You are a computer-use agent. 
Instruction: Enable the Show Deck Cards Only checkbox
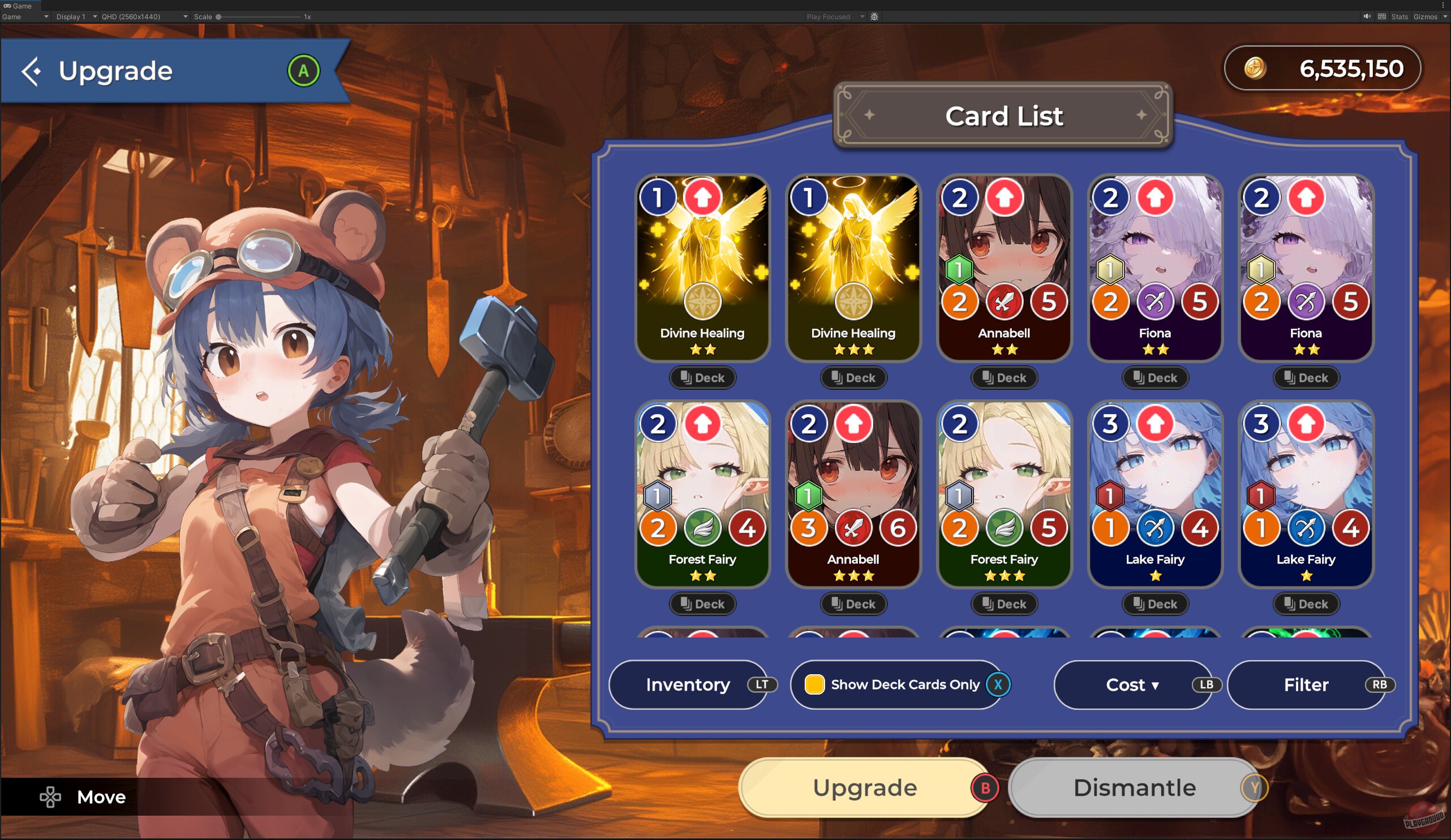point(815,684)
